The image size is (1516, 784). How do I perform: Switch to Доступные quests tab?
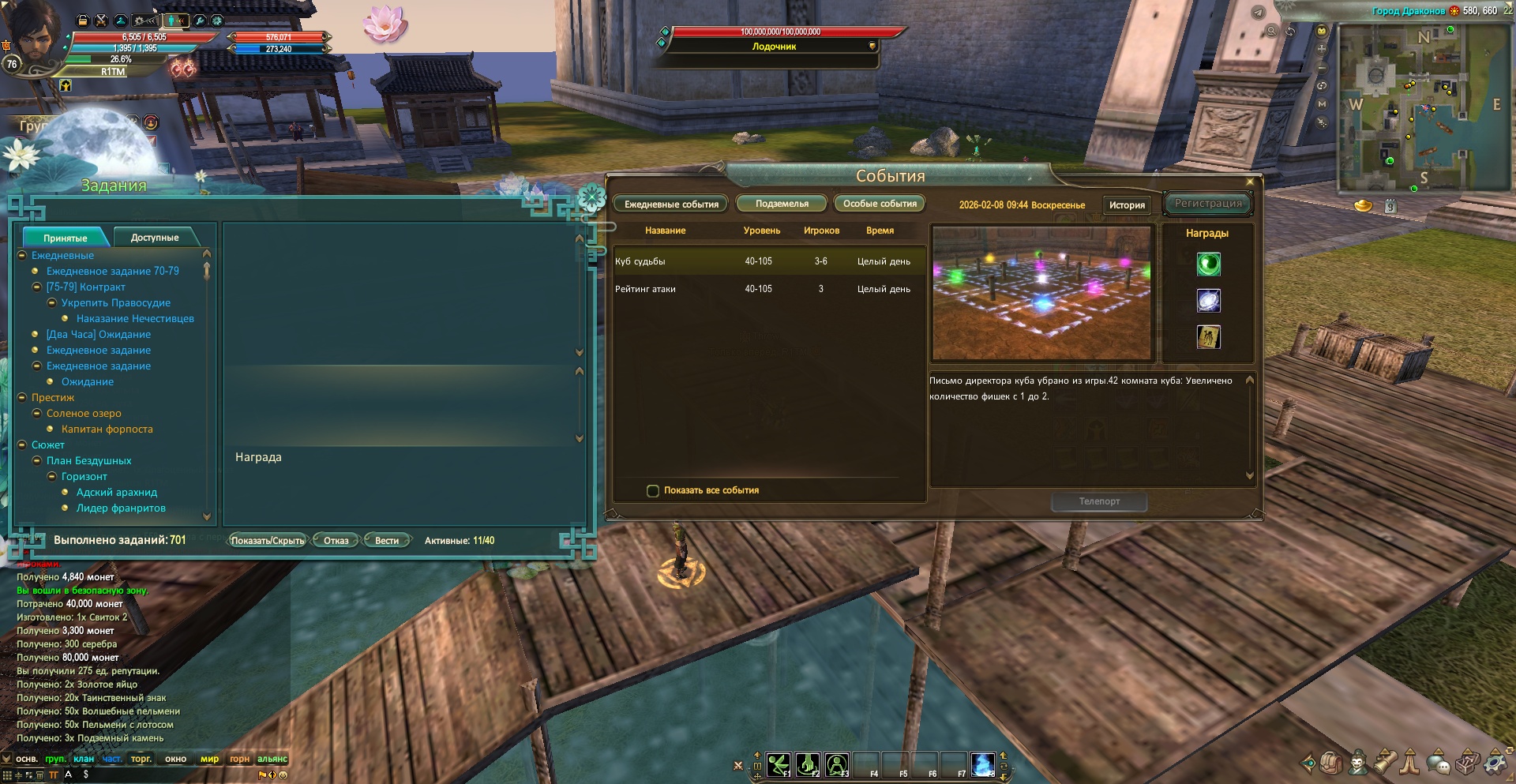[x=155, y=238]
